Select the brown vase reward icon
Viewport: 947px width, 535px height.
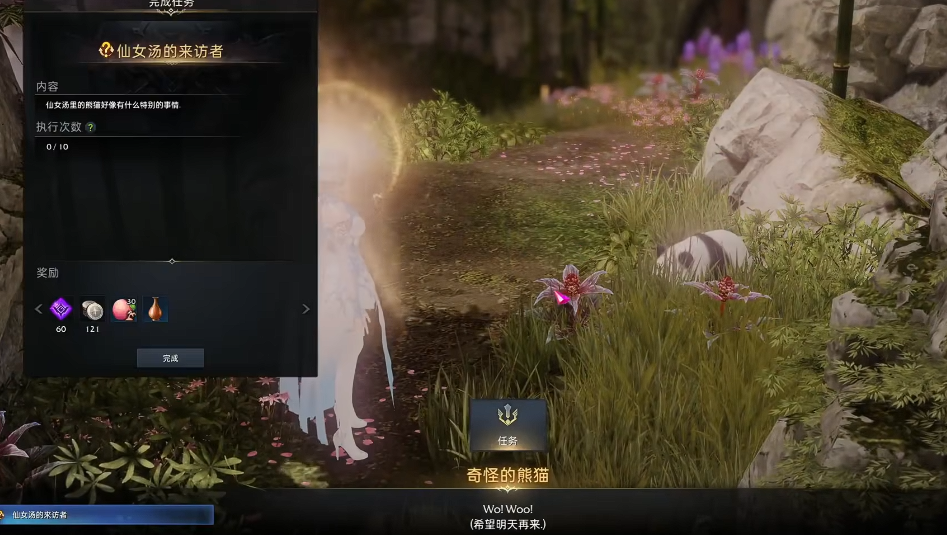pos(154,309)
